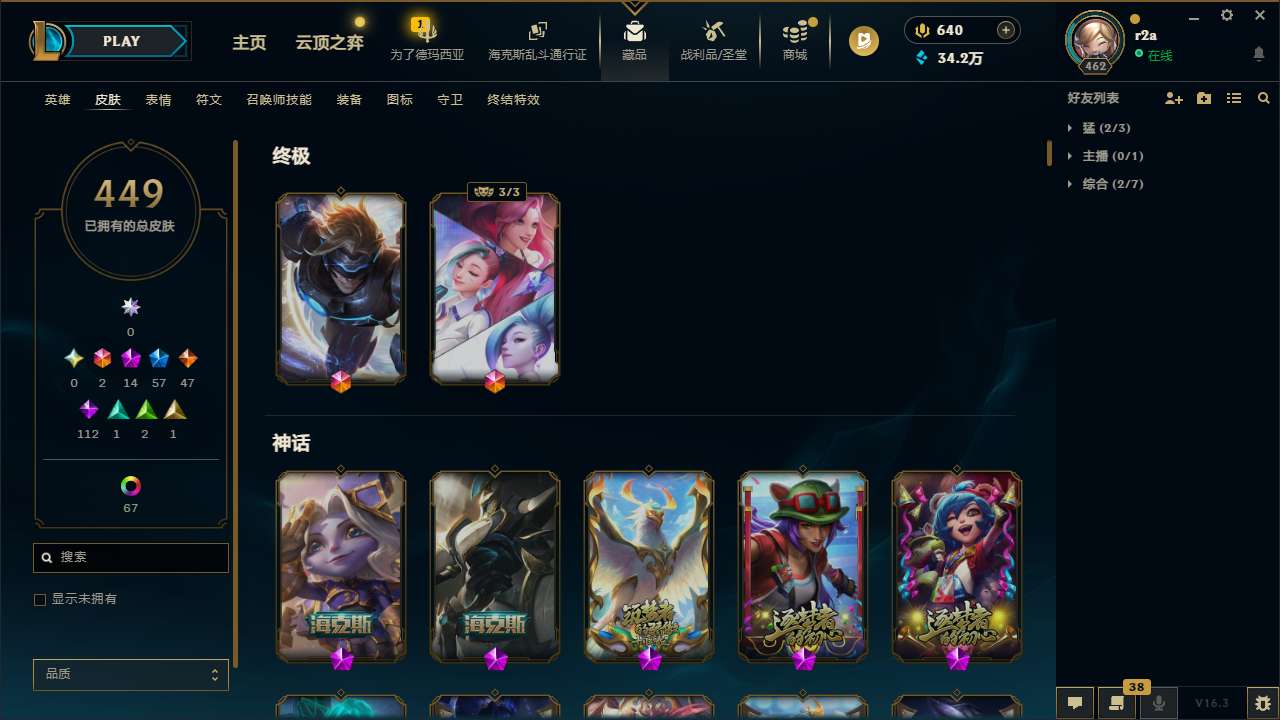The height and width of the screenshot is (720, 1280).
Task: Open the friends list search icon
Action: point(1263,97)
